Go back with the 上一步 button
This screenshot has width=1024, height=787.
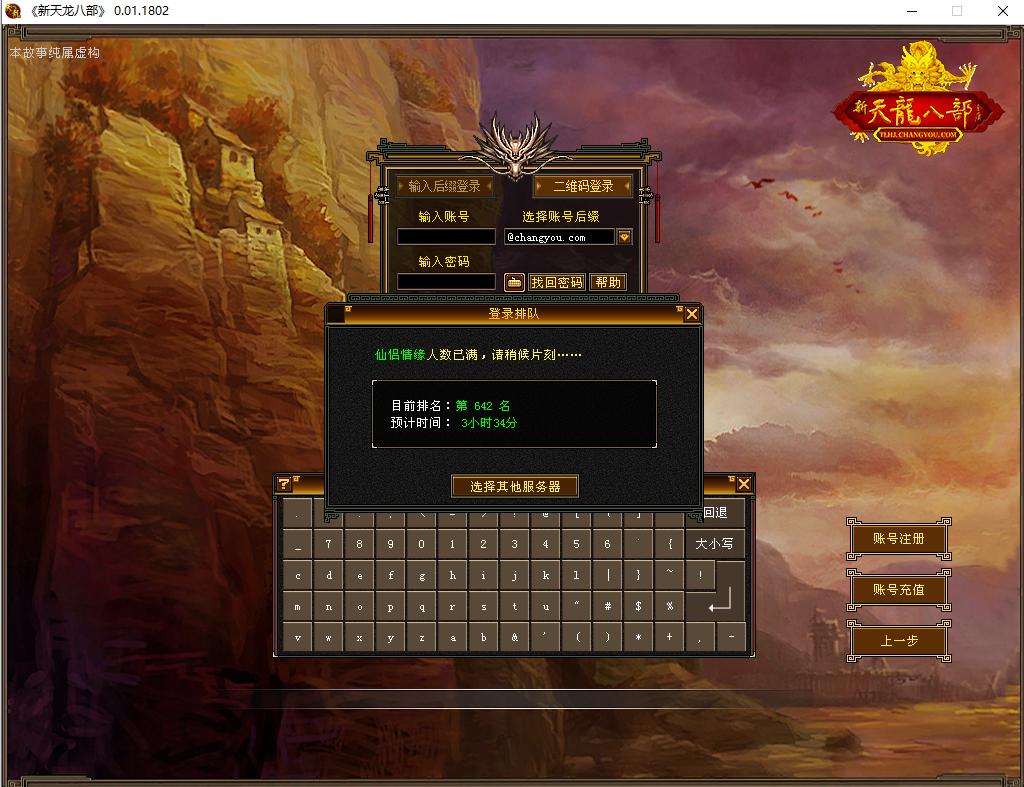point(898,641)
